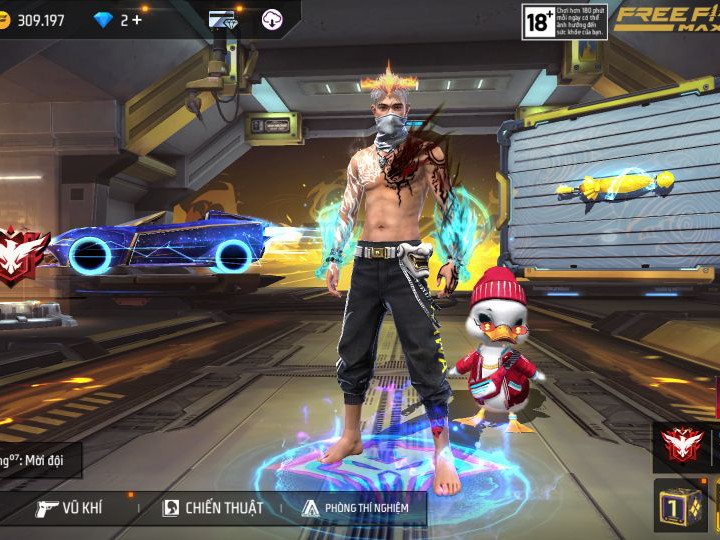This screenshot has height=540, width=720.
Task: Enter the Phòng Thí Nghiệm lab
Action: click(x=355, y=508)
